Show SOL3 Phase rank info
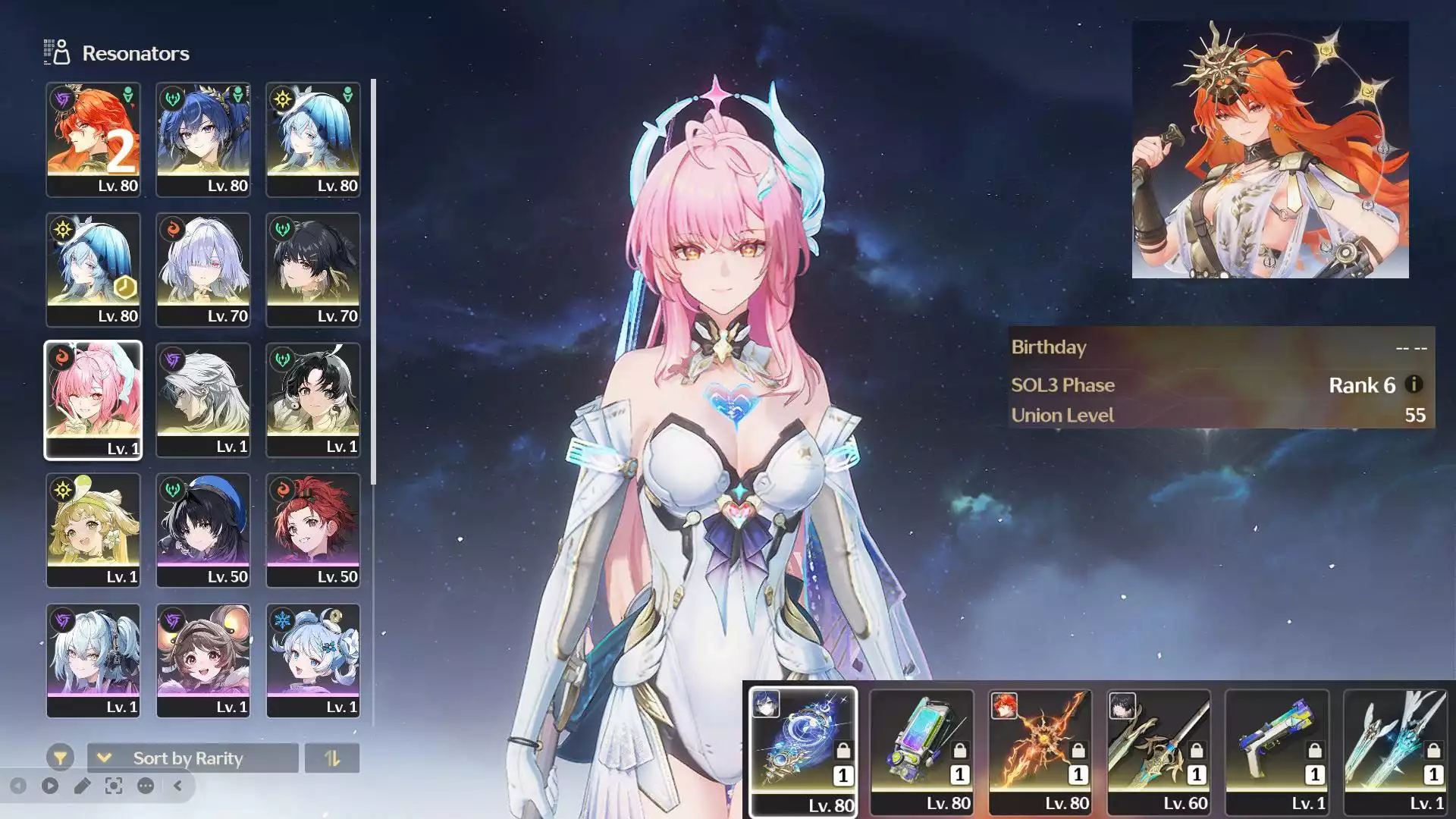1456x819 pixels. click(1414, 384)
